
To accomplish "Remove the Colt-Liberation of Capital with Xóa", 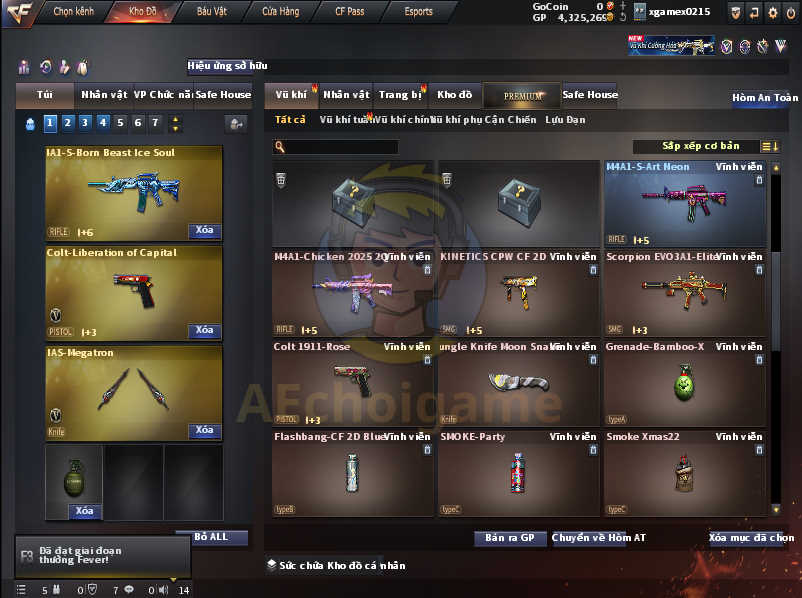I will pyautogui.click(x=204, y=330).
